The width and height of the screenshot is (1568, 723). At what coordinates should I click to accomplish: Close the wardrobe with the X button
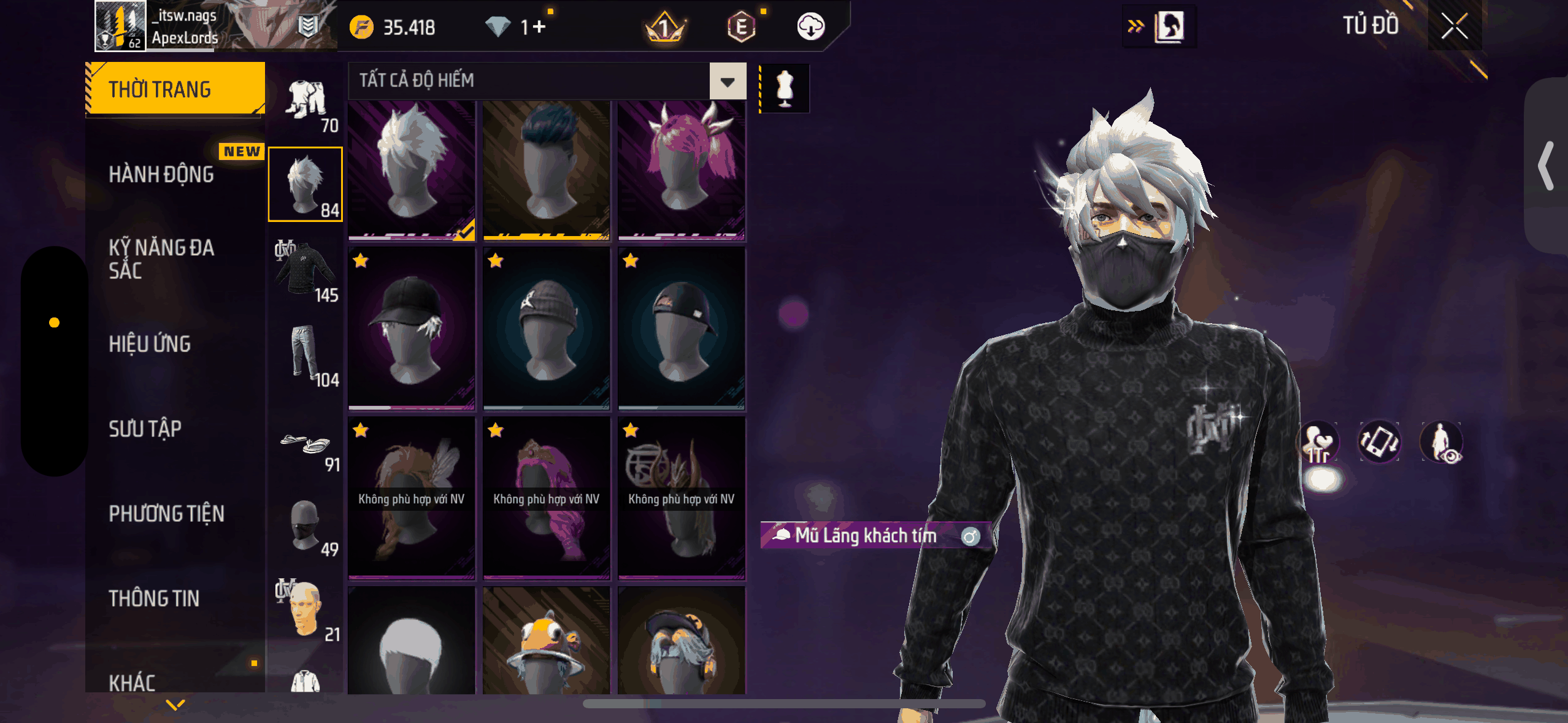tap(1454, 26)
